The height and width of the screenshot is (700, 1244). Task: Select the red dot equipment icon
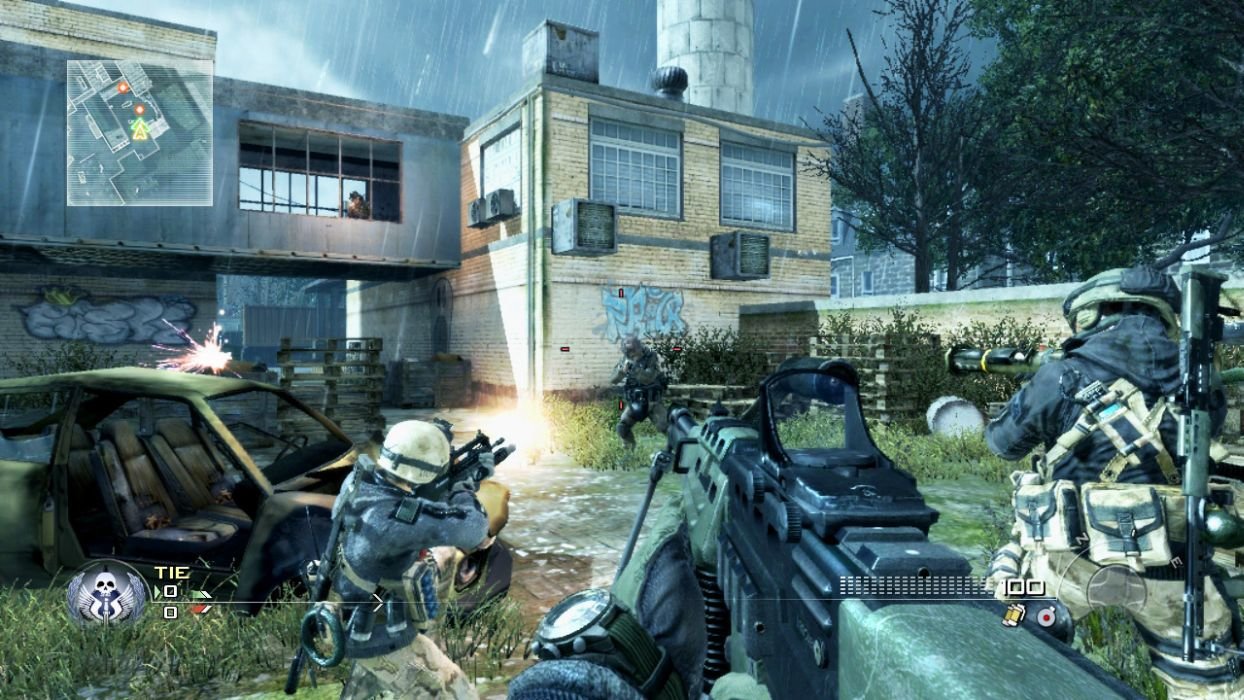pyautogui.click(x=1045, y=616)
